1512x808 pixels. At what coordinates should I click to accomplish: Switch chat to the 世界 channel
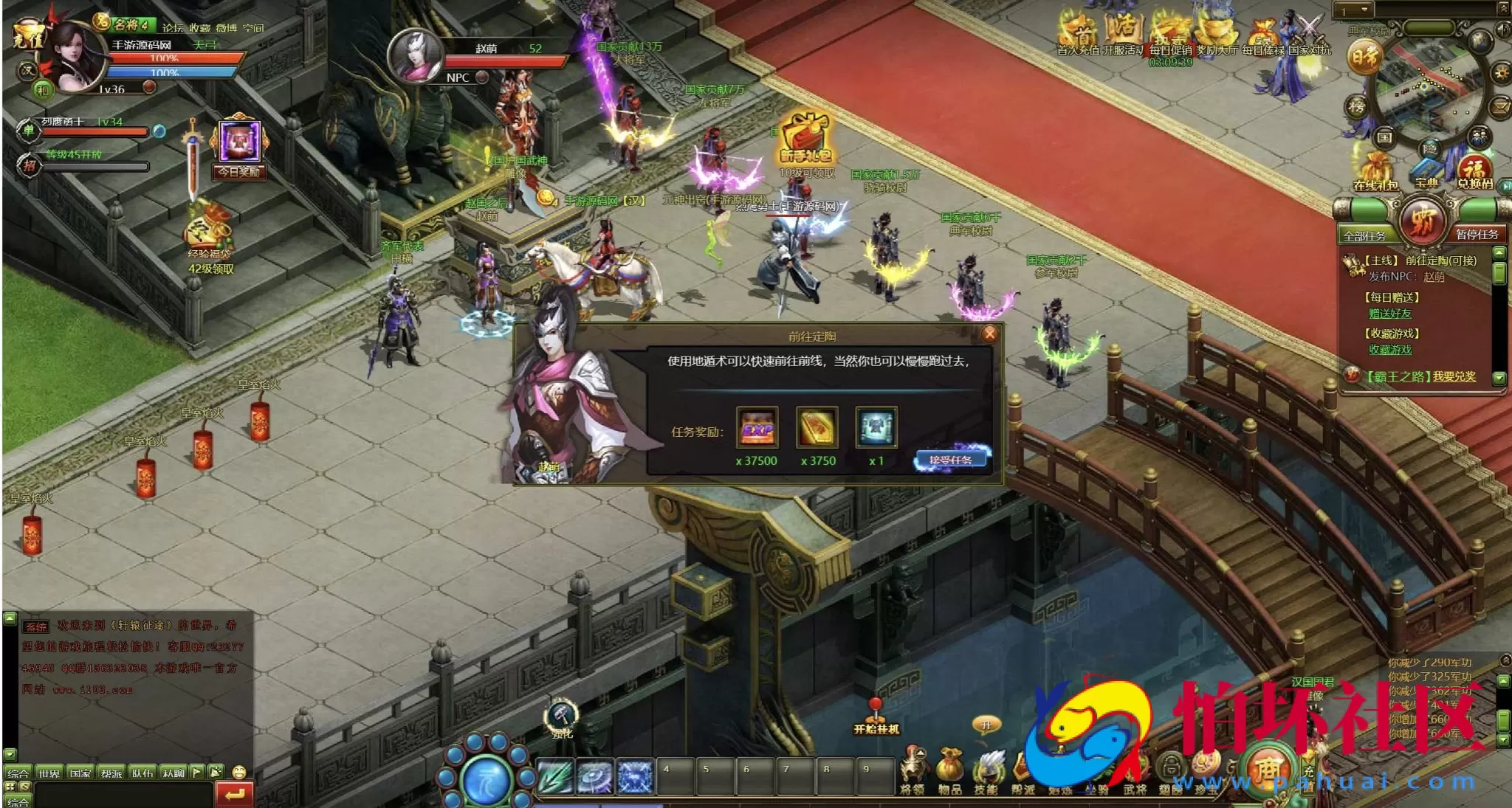point(49,773)
